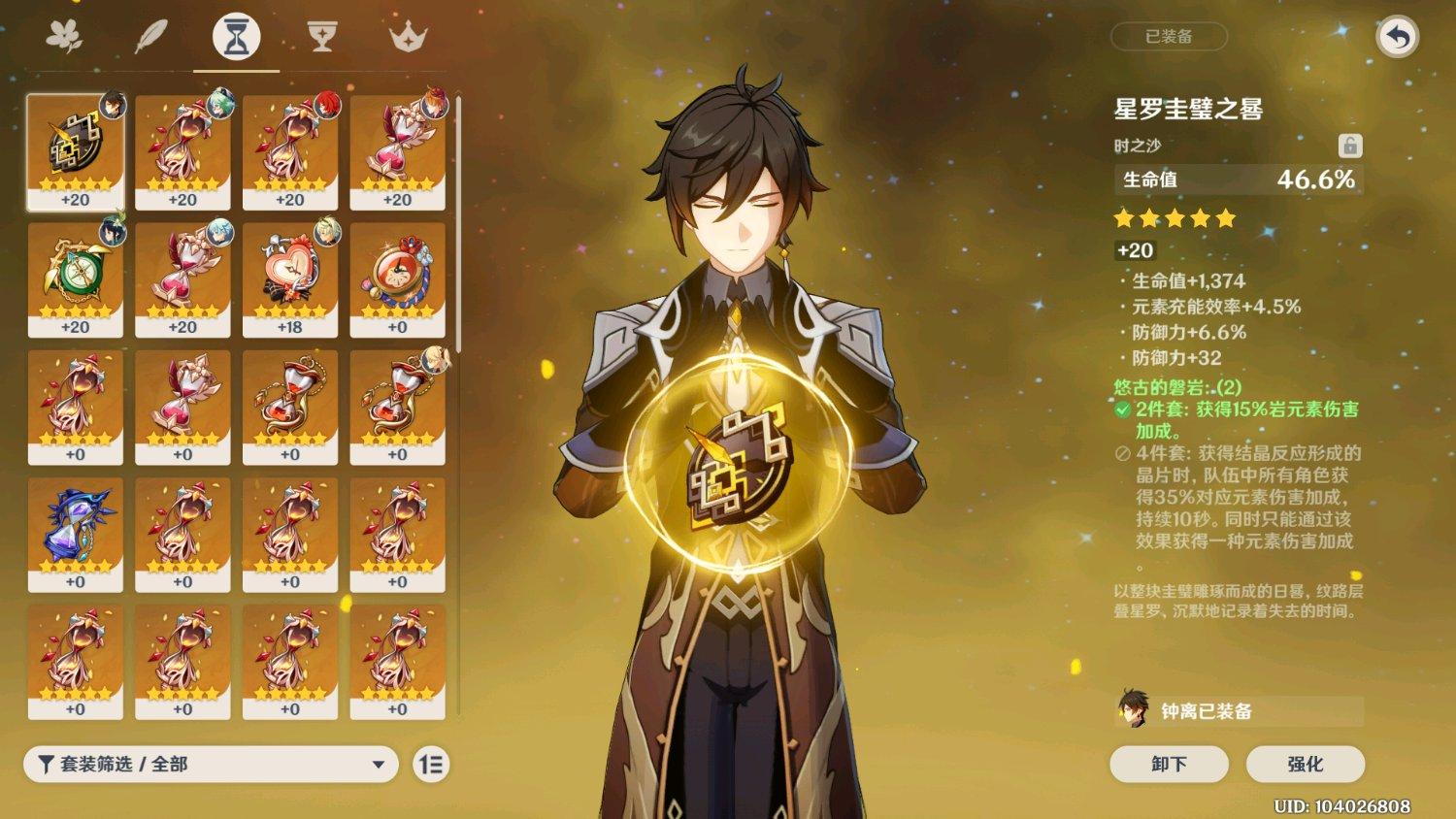This screenshot has width=1456, height=819.
Task: Select the hourglass sands tab
Action: pos(236,37)
